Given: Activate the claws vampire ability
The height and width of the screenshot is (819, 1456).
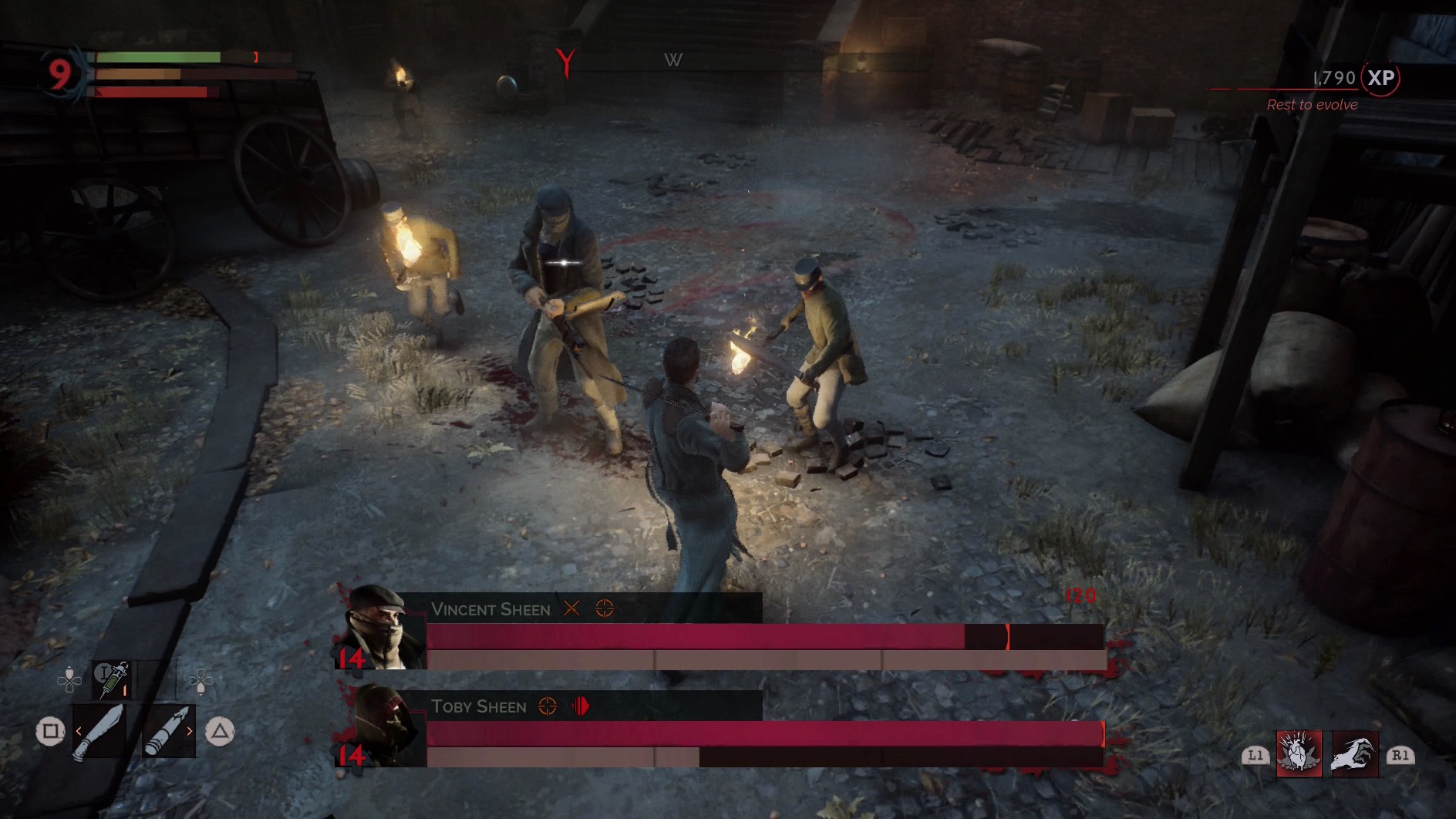Looking at the screenshot, I should [1354, 753].
